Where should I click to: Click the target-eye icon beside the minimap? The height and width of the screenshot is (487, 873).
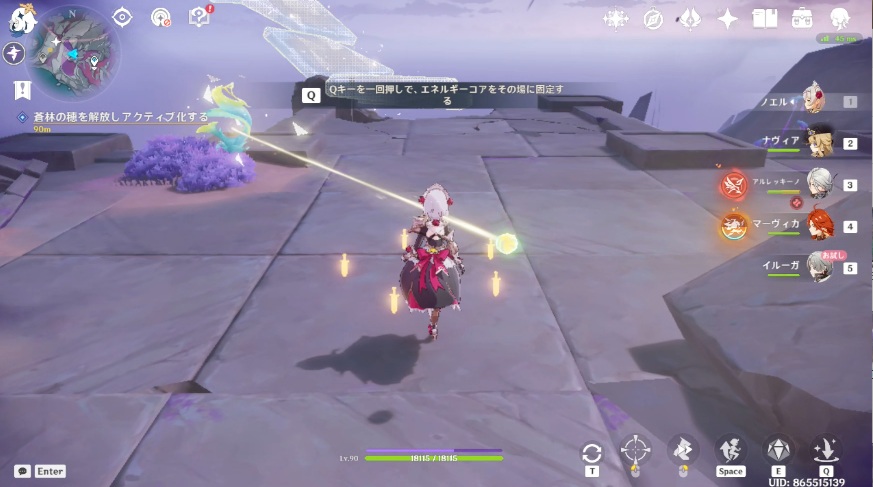click(122, 17)
